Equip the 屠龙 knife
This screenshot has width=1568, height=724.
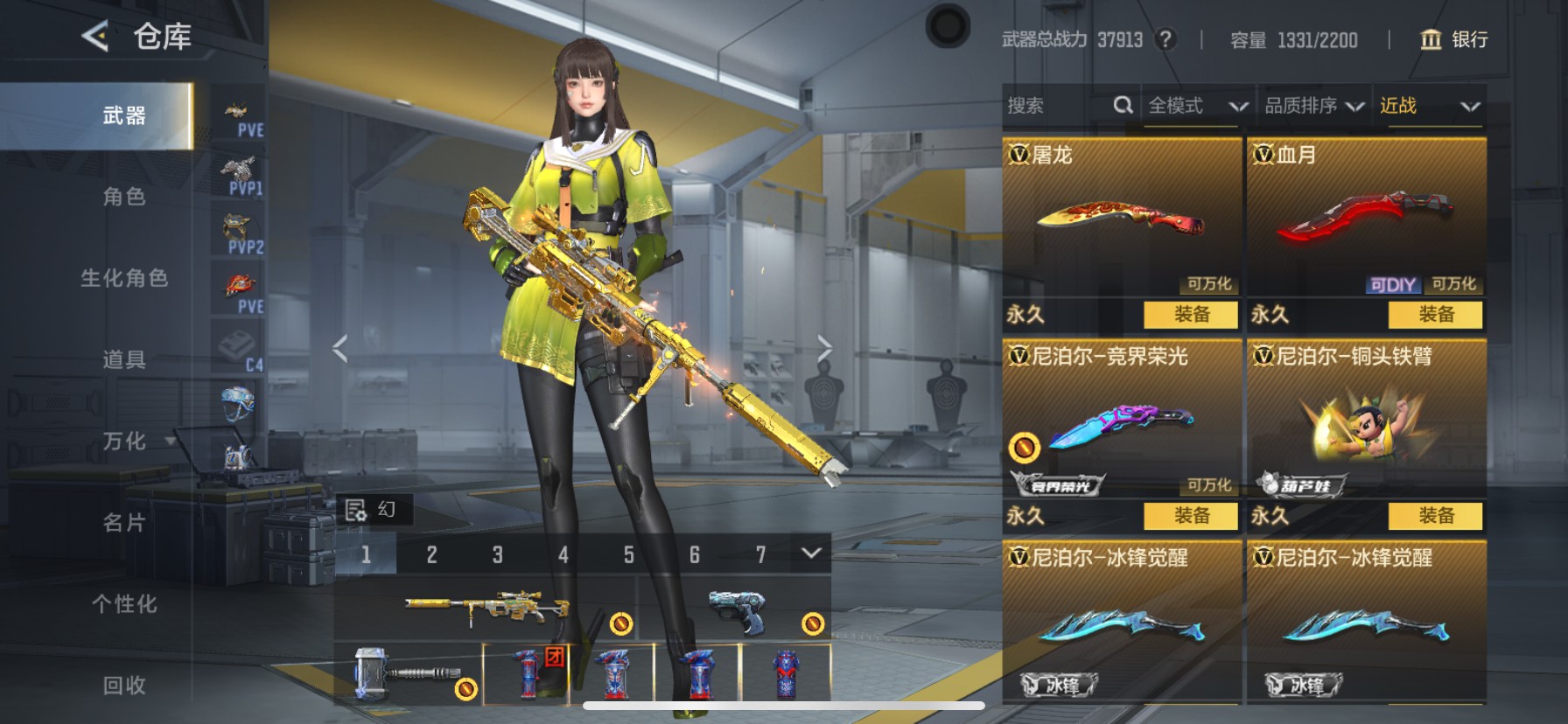[x=1191, y=315]
